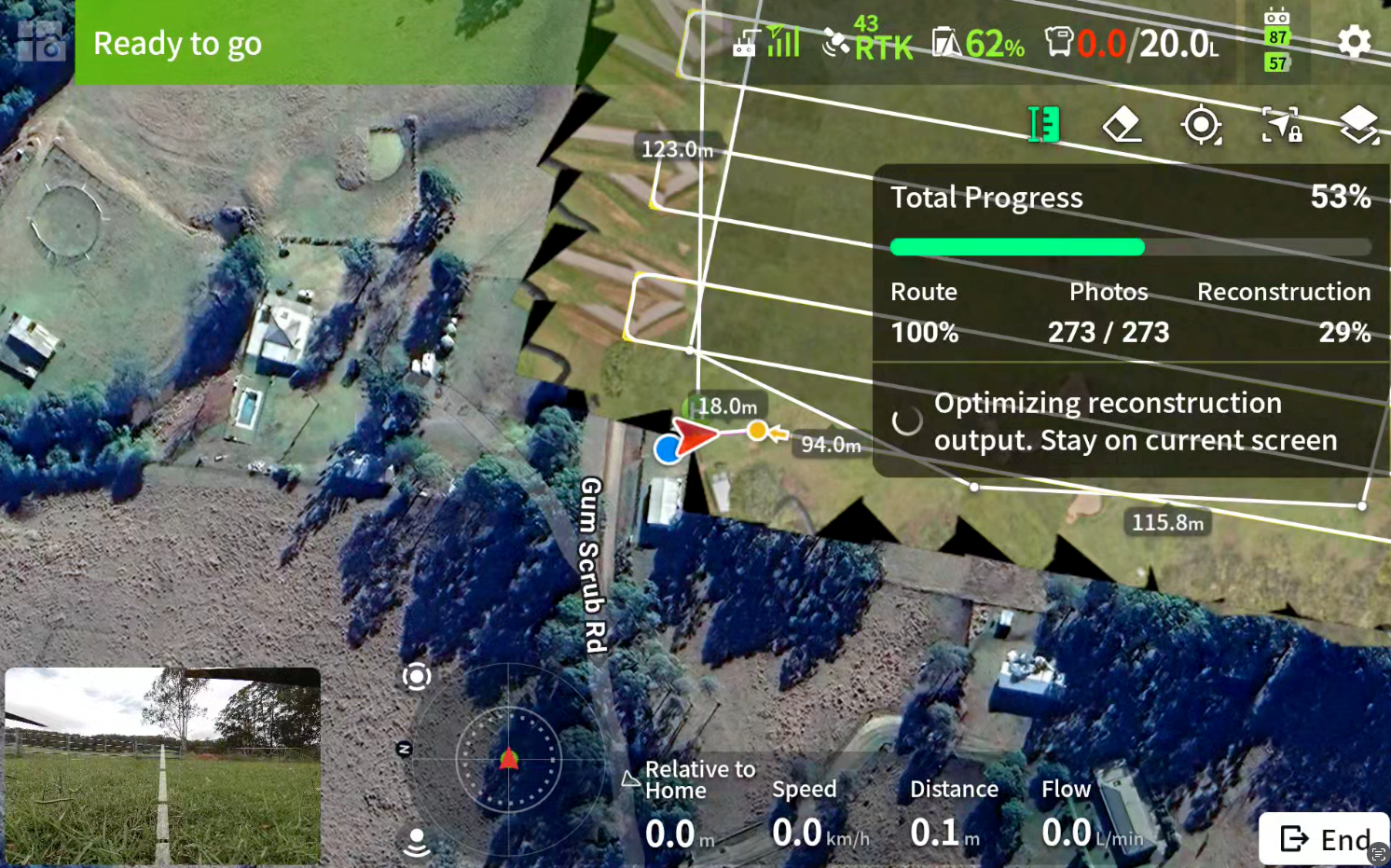Image resolution: width=1391 pixels, height=868 pixels.
Task: Open the map layers selector
Action: (1359, 124)
